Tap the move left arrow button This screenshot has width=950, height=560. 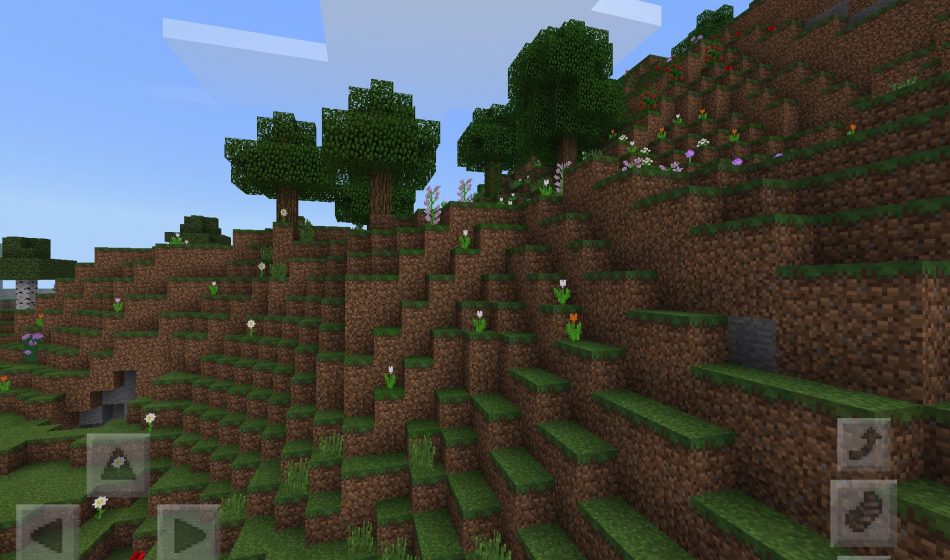pos(47,533)
